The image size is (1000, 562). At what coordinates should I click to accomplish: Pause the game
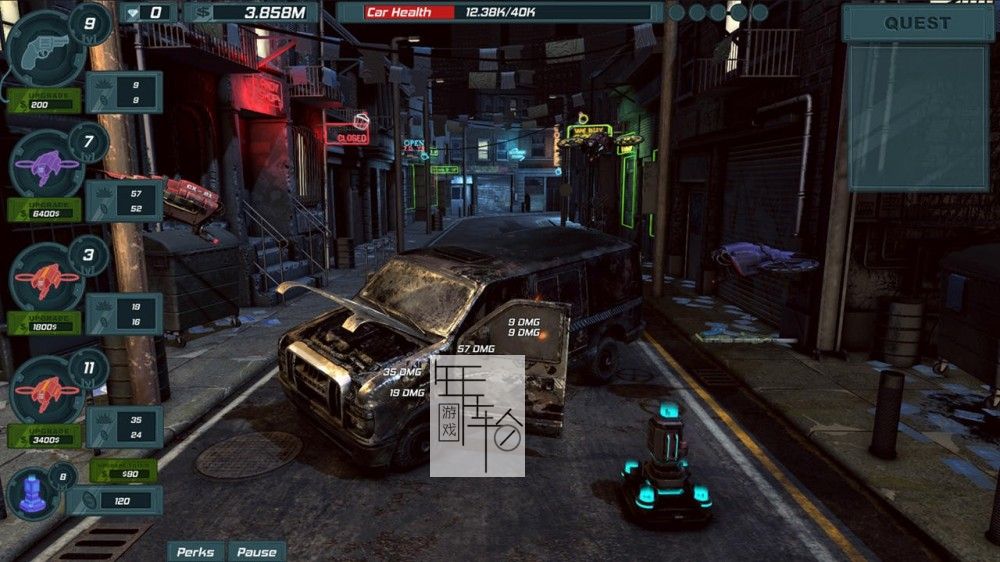coord(256,551)
